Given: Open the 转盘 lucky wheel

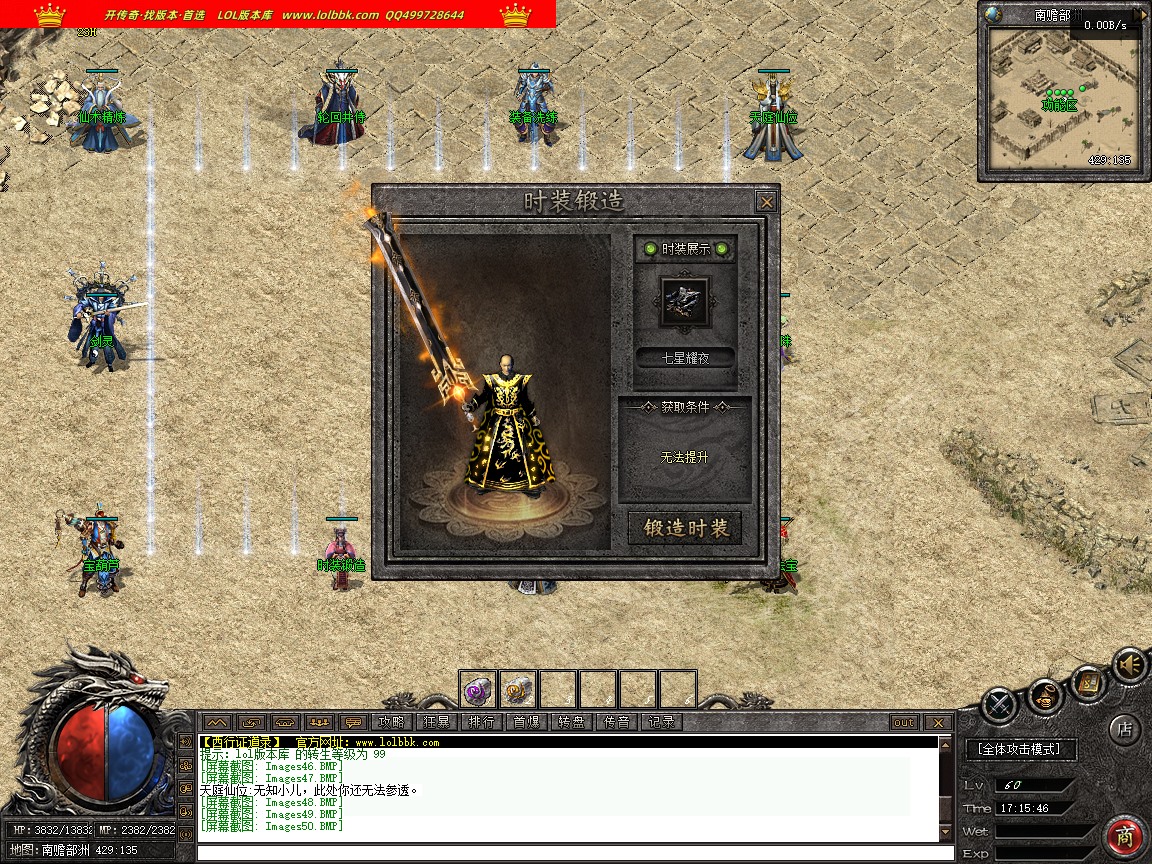Looking at the screenshot, I should (571, 722).
